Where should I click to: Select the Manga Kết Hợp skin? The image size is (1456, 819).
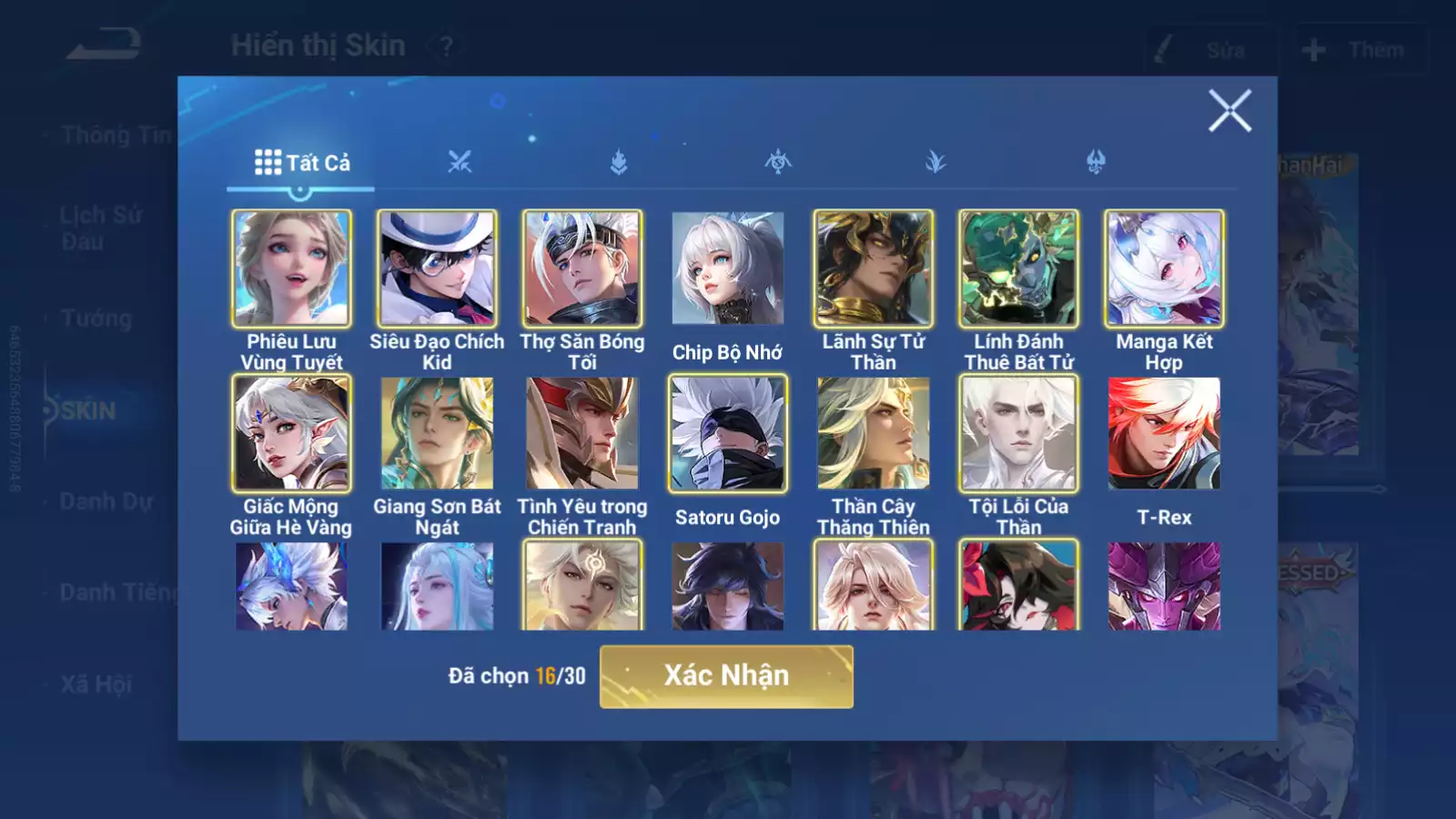coord(1164,268)
